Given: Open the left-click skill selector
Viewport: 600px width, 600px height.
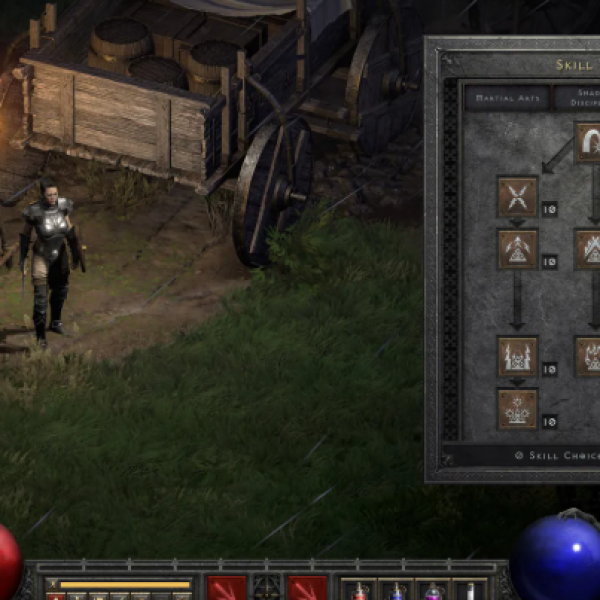Looking at the screenshot, I should point(226,589).
